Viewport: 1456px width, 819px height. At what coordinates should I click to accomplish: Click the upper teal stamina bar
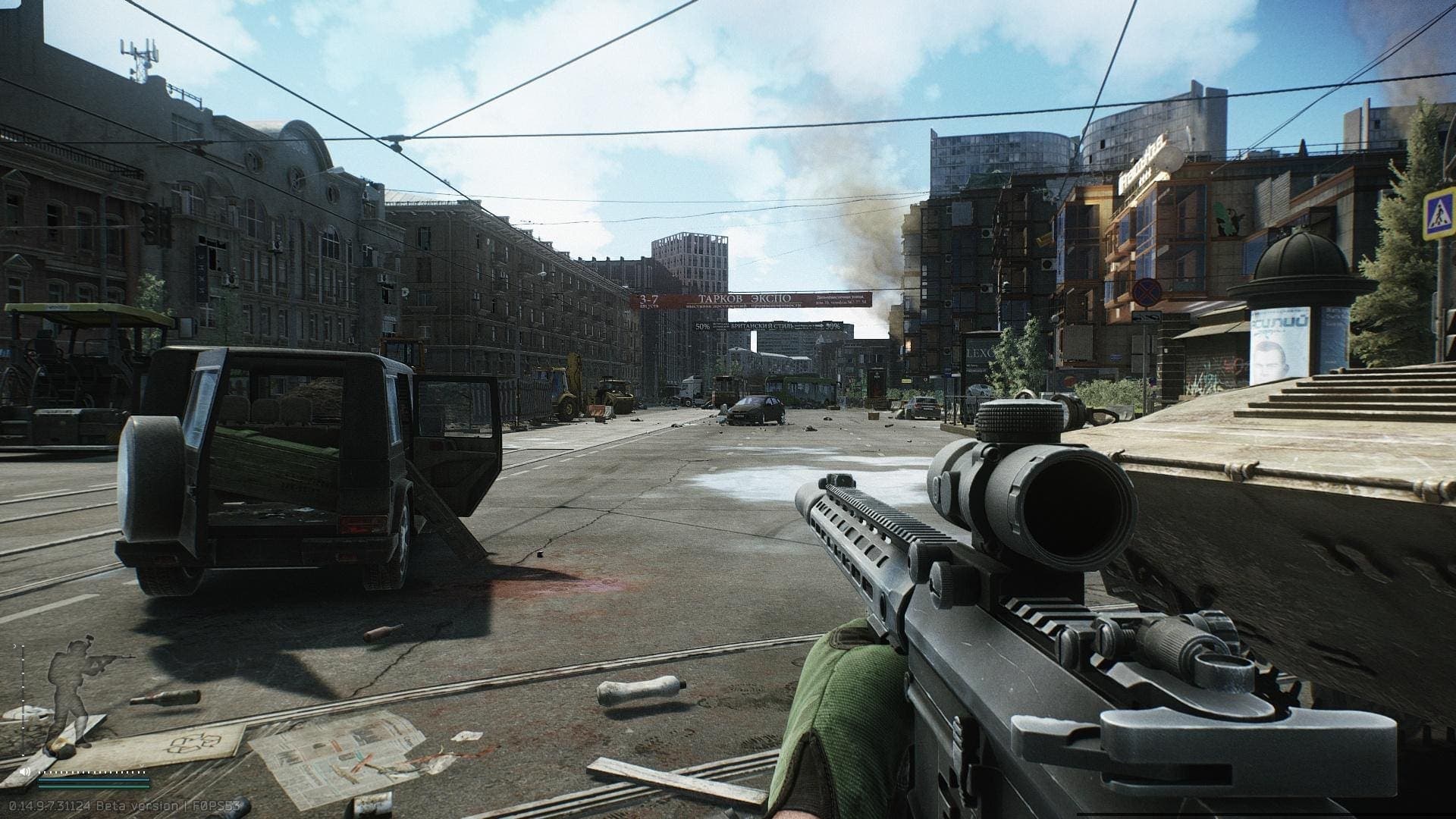[94, 780]
